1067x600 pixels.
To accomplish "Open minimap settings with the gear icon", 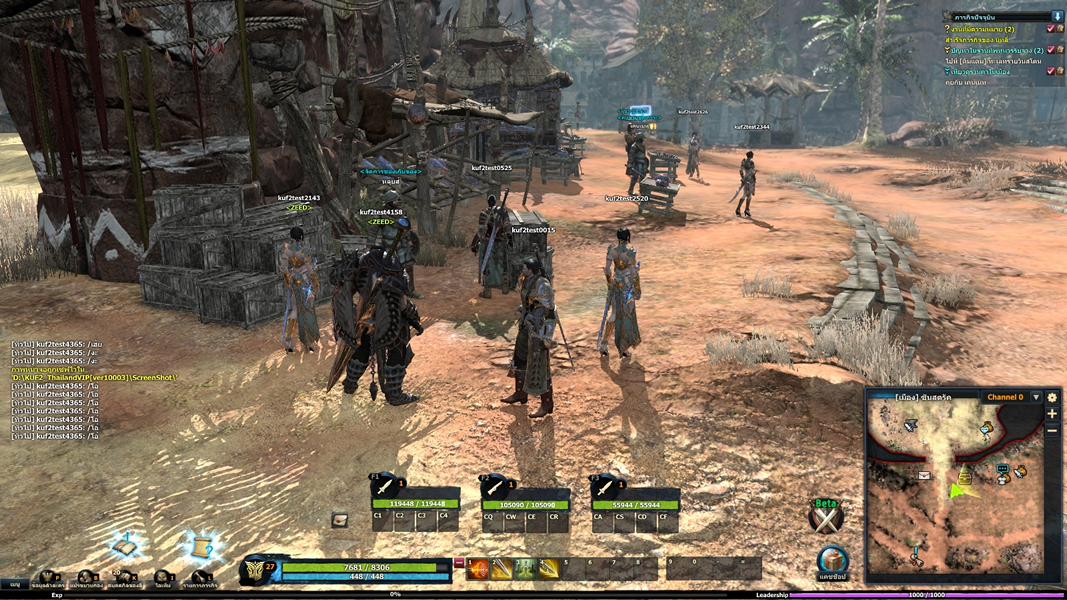I will tap(1052, 397).
